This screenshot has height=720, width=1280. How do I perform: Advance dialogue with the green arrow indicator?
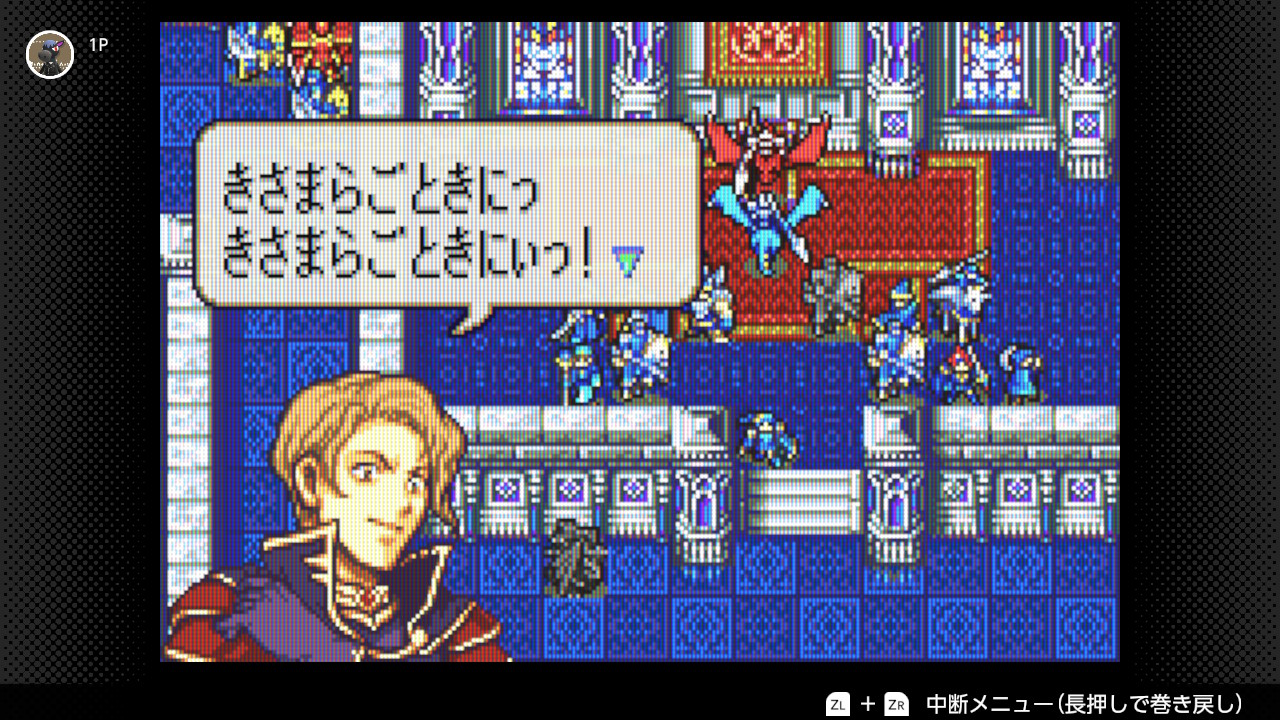[627, 263]
